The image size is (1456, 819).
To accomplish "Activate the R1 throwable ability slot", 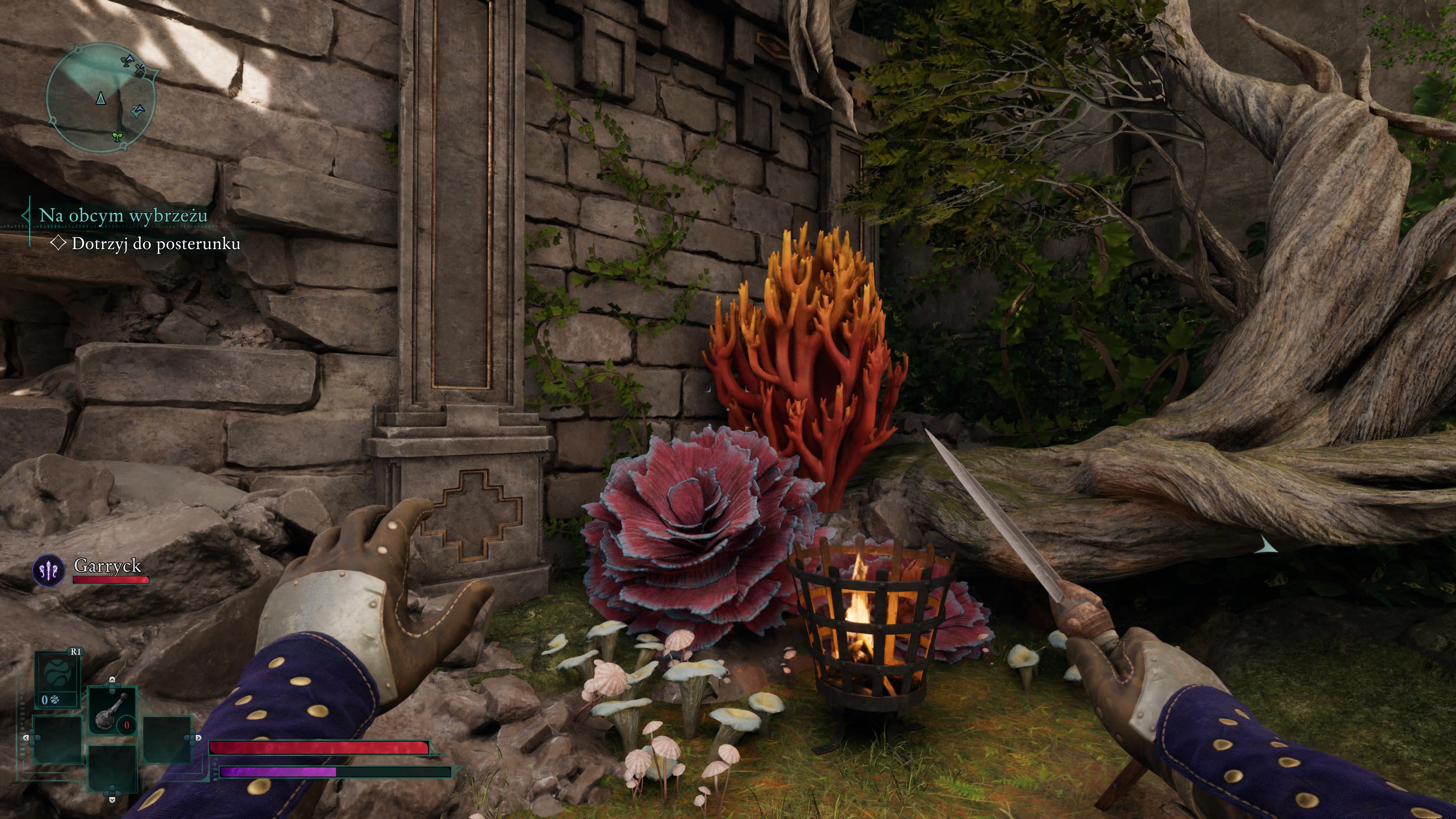I will pos(57,678).
